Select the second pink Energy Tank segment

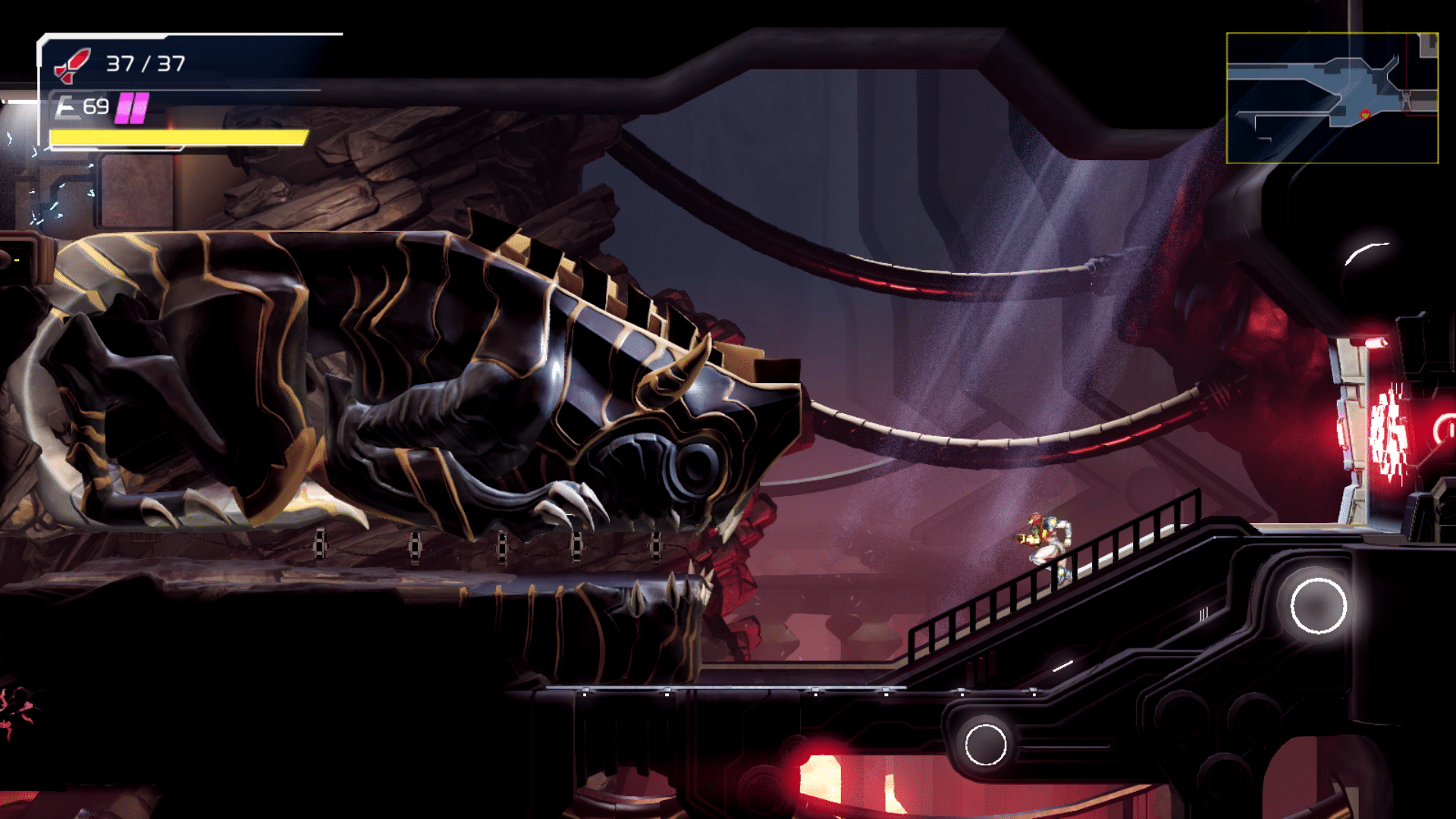(140, 107)
